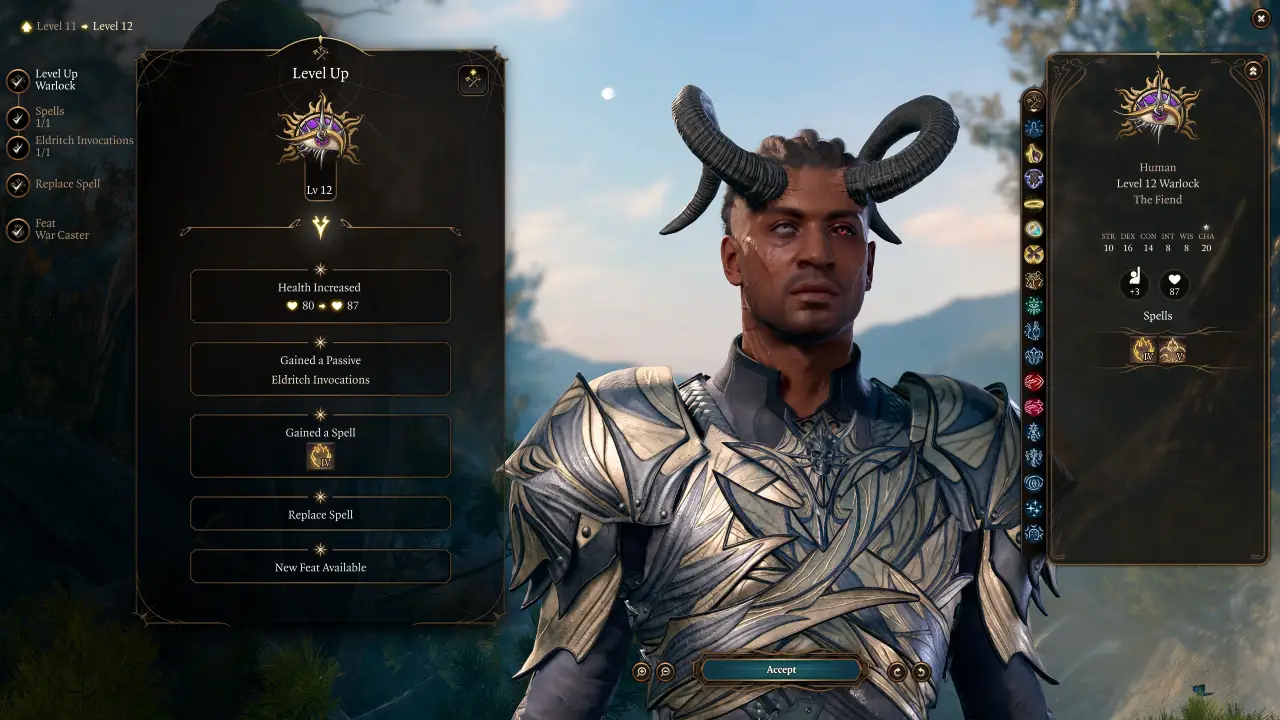Select the topmost spell icon in the right sidebar

pos(1034,102)
